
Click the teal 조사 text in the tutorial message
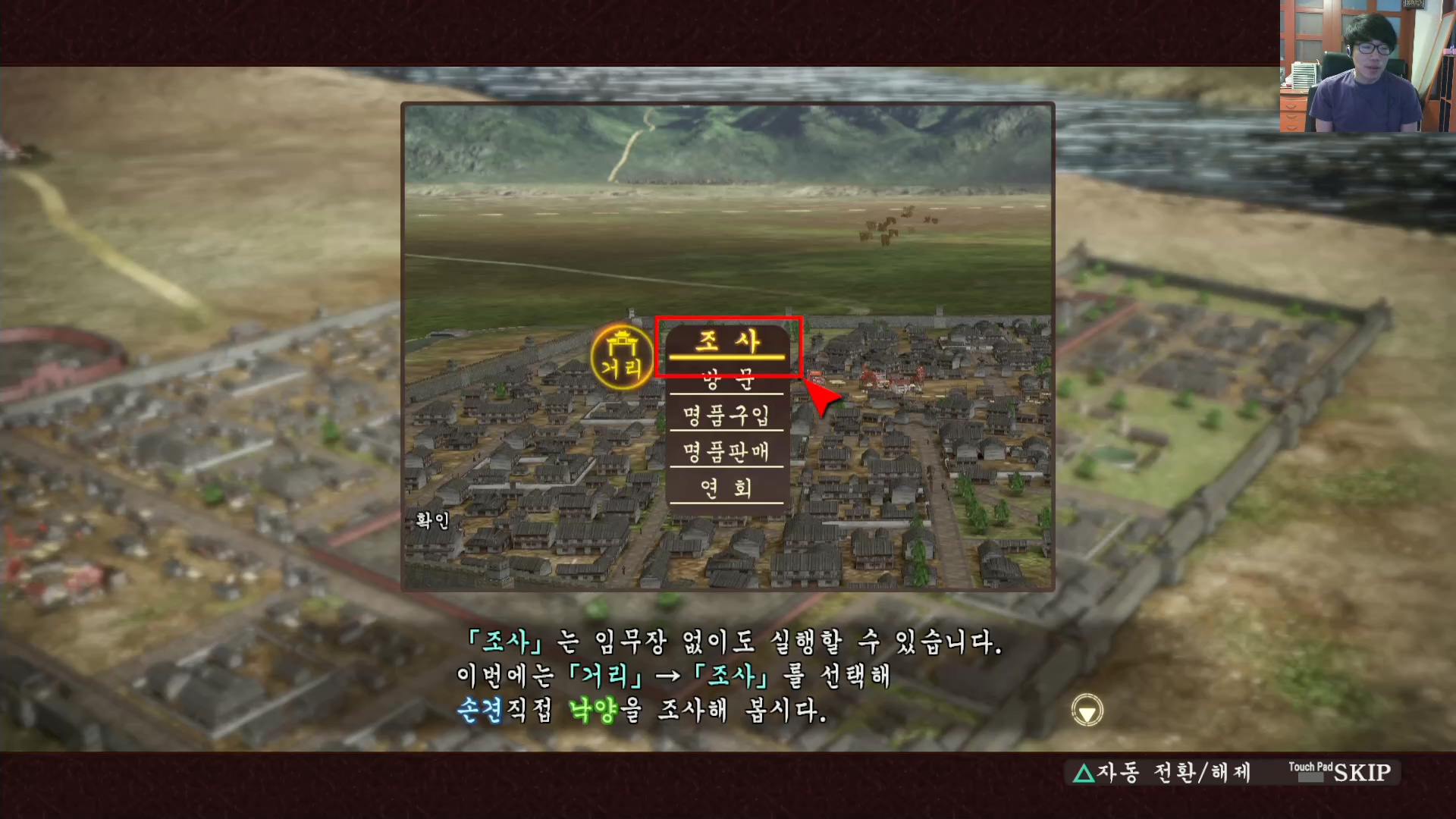[507, 642]
